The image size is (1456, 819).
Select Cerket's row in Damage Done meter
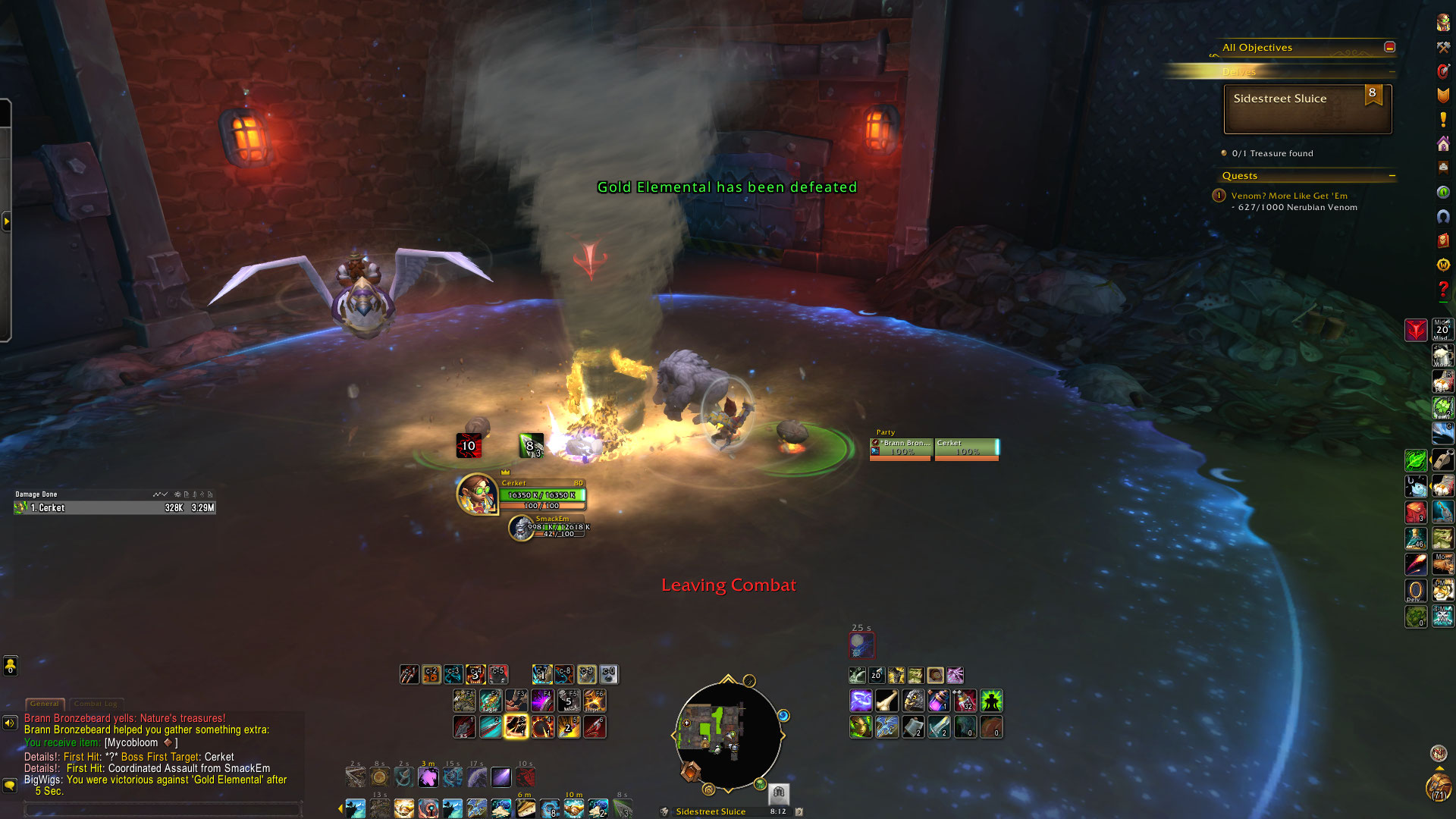[x=114, y=508]
